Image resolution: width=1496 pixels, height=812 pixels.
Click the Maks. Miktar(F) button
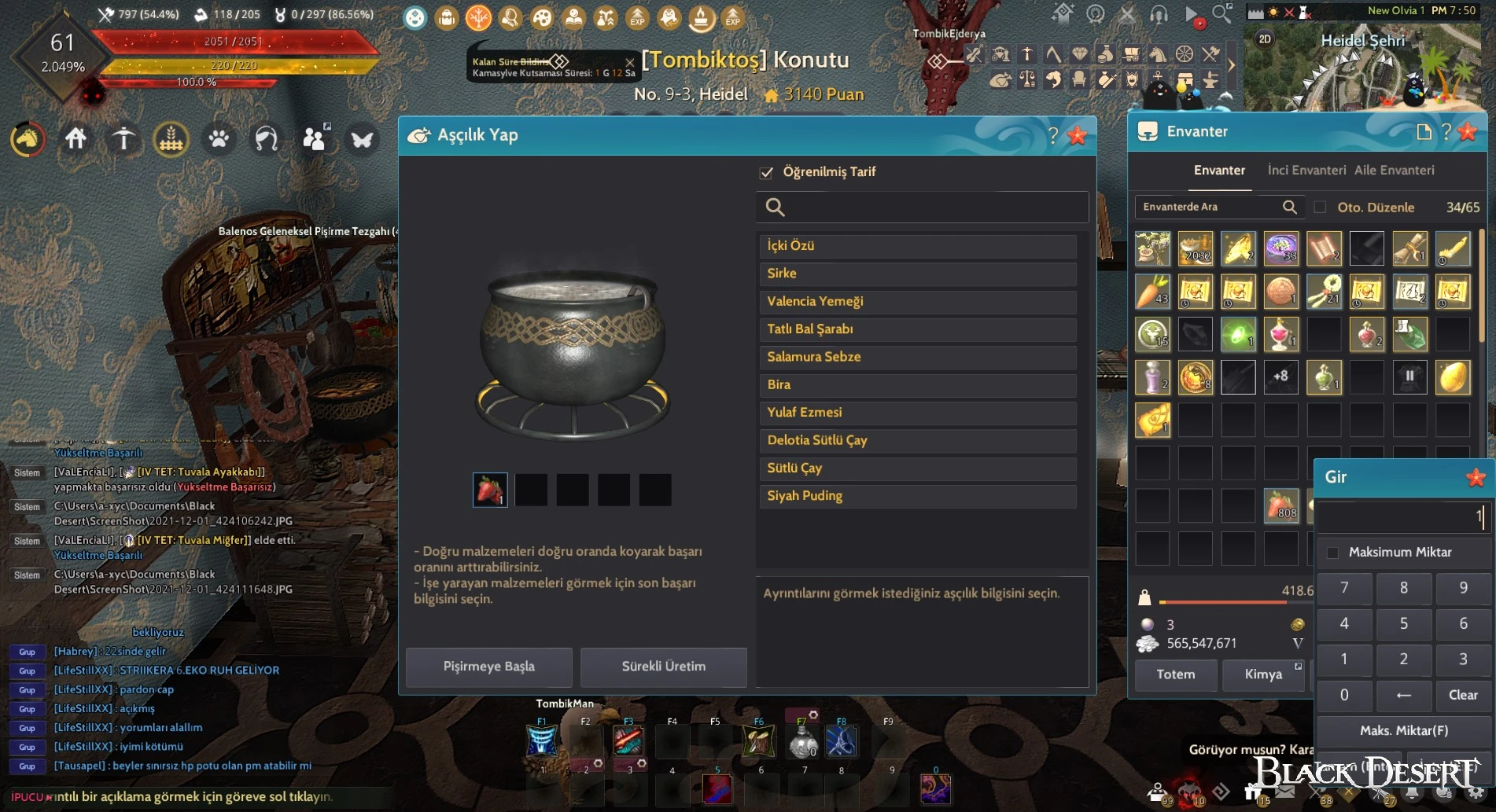click(x=1403, y=730)
